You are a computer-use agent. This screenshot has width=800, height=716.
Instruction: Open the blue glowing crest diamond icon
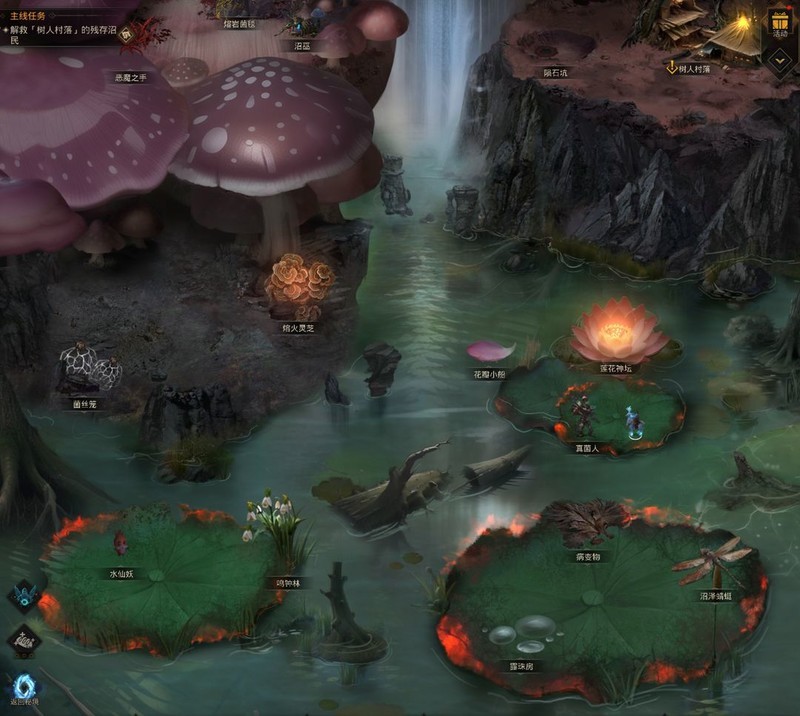click(22, 597)
